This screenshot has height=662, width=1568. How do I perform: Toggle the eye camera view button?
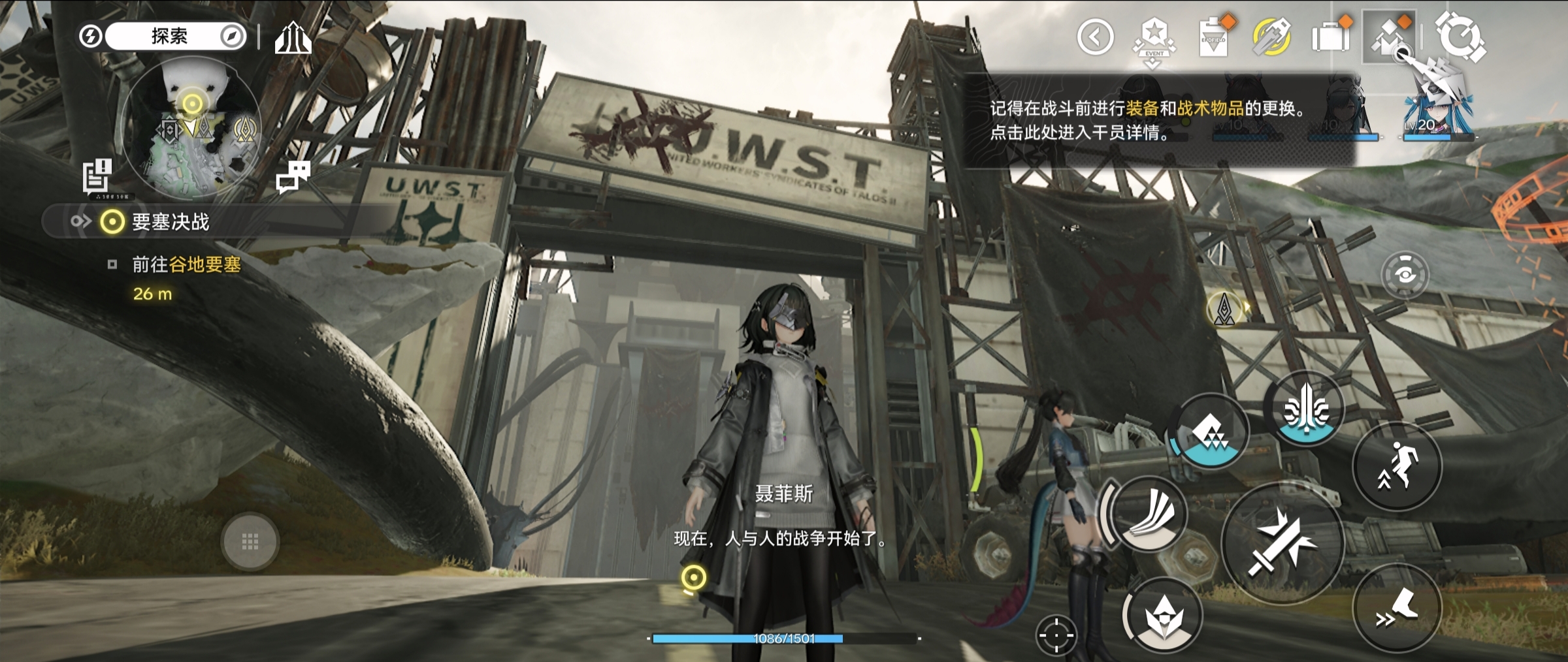click(1405, 275)
